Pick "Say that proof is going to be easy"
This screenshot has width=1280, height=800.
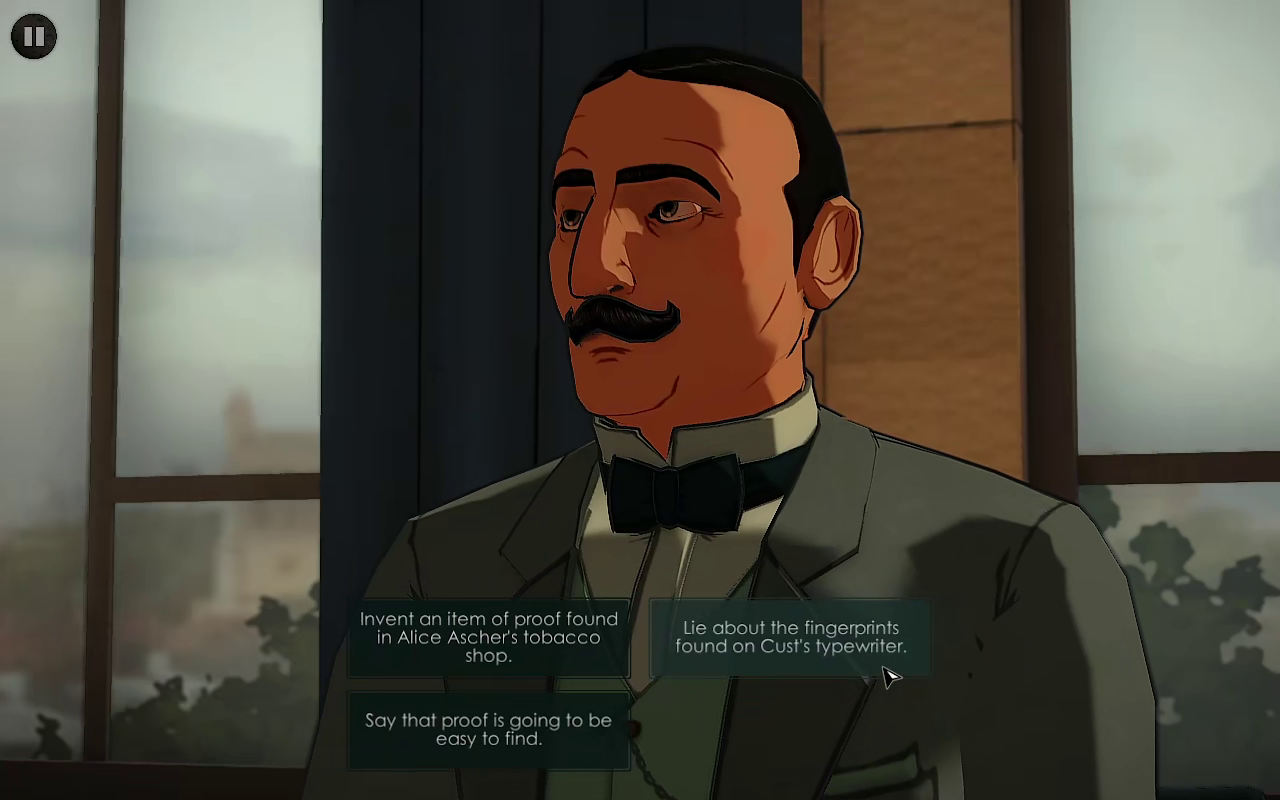point(488,730)
